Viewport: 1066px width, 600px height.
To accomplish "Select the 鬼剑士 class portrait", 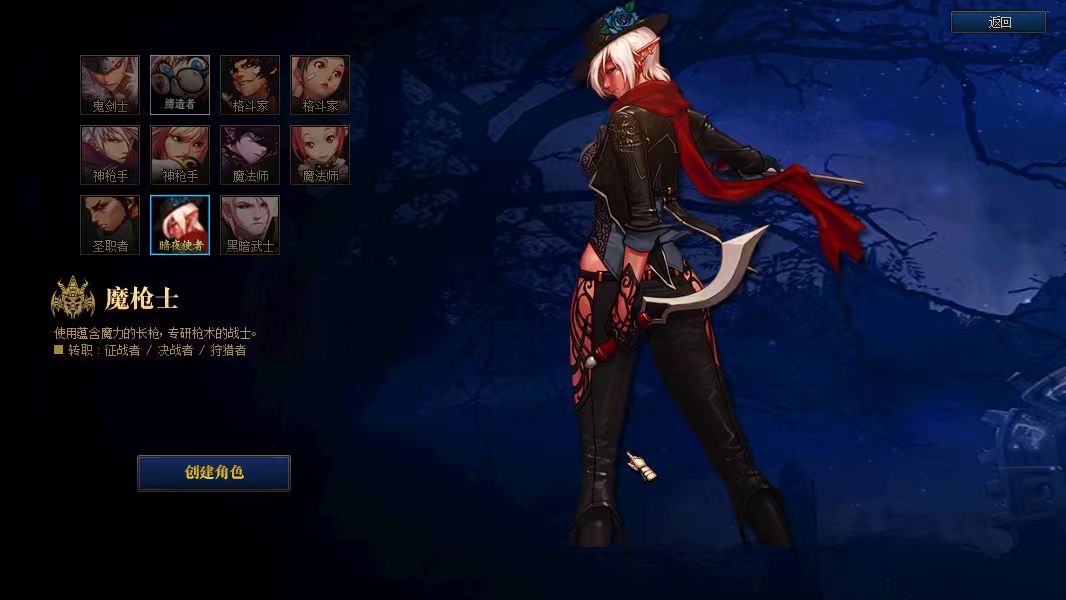I will [110, 85].
